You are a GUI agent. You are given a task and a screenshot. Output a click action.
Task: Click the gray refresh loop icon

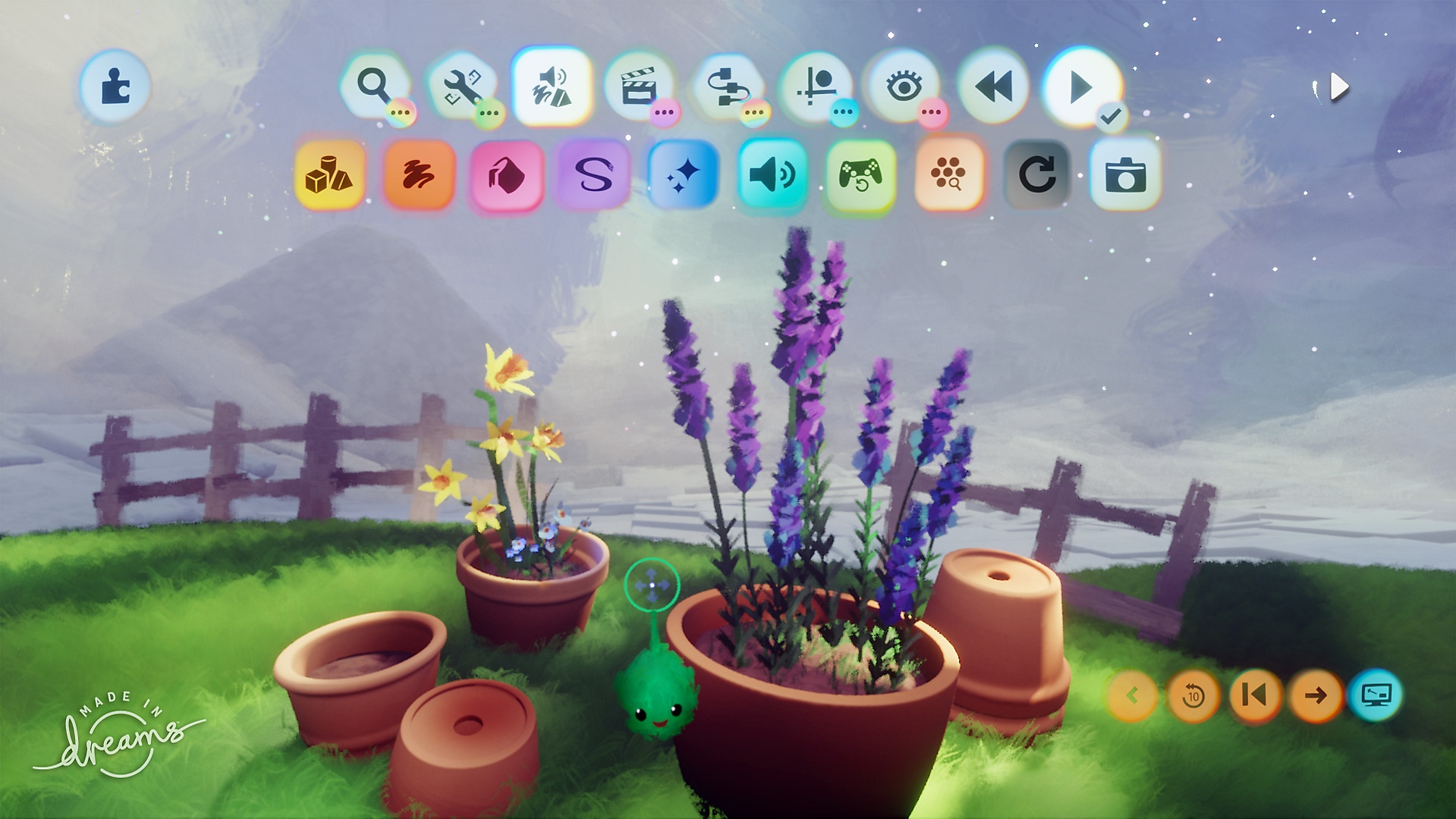point(1038,176)
